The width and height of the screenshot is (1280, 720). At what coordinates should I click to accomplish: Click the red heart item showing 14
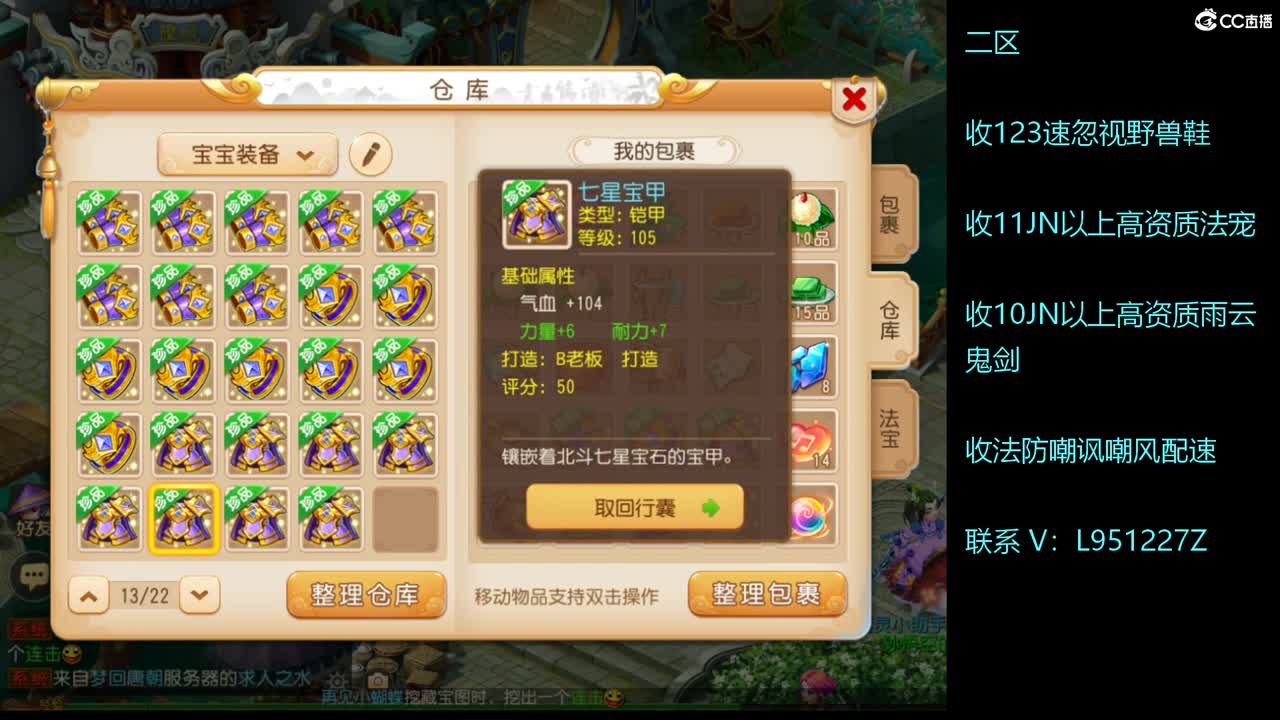(810, 440)
